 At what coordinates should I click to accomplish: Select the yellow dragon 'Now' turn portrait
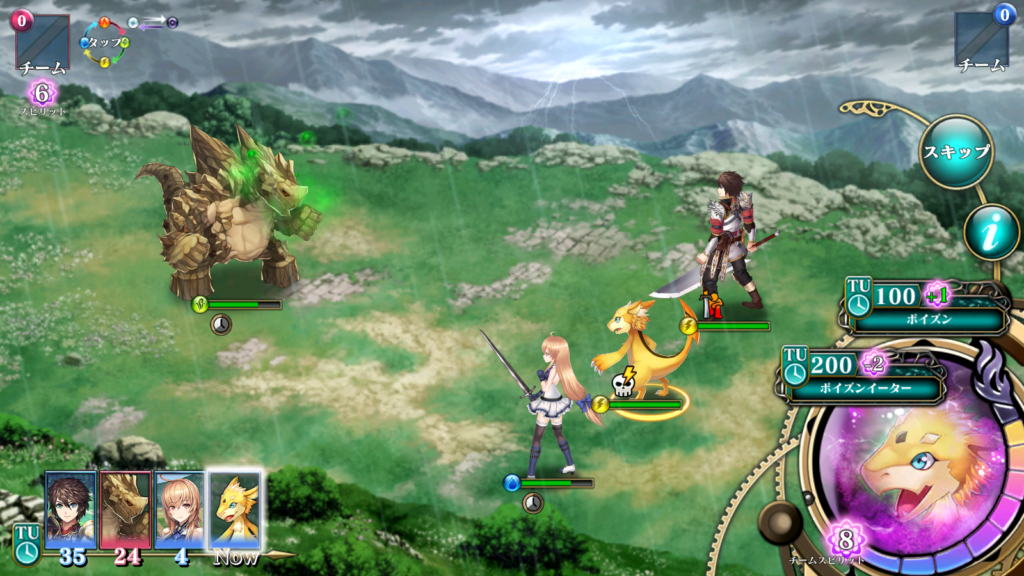click(235, 508)
